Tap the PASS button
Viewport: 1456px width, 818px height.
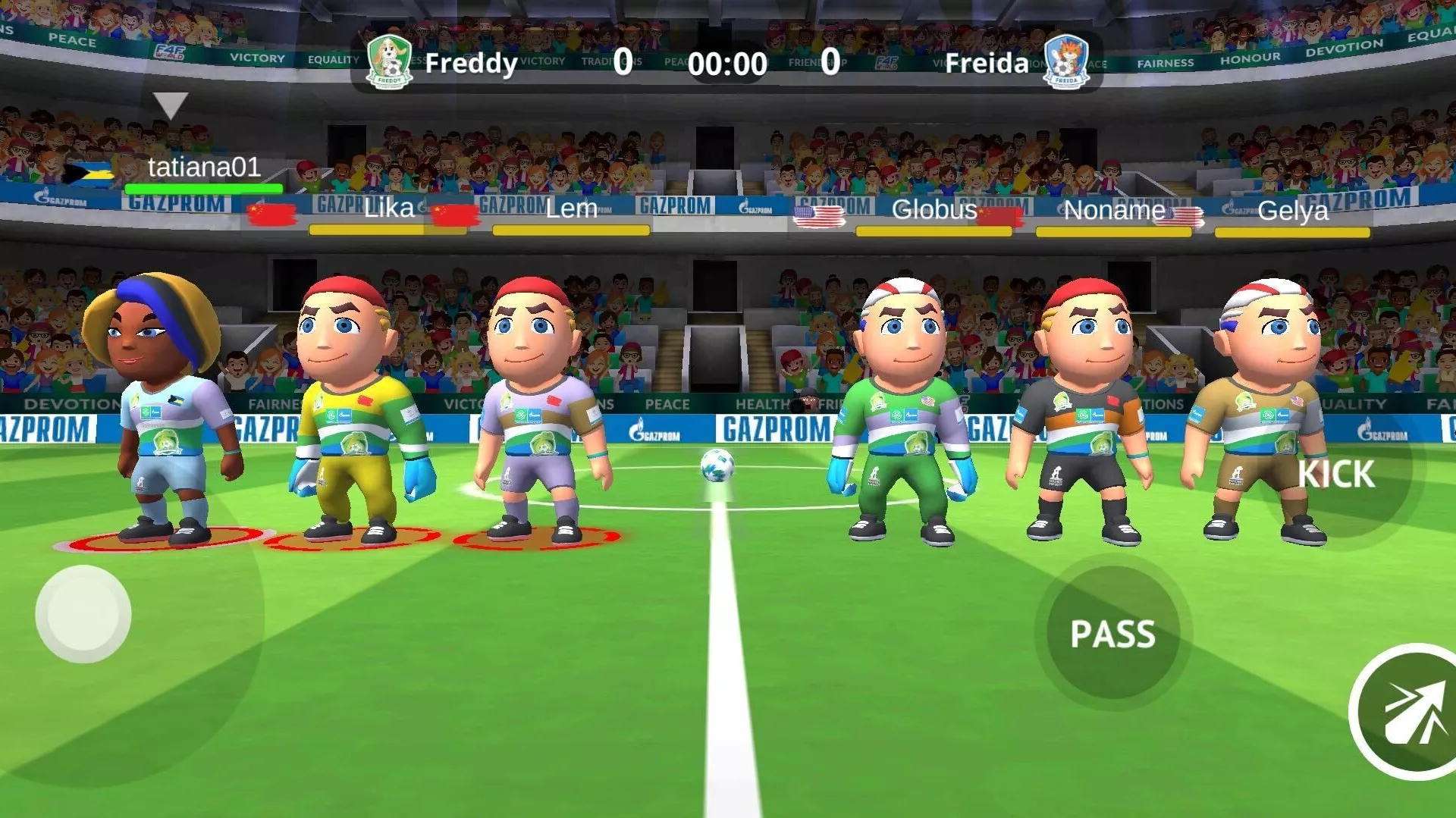coord(1112,633)
